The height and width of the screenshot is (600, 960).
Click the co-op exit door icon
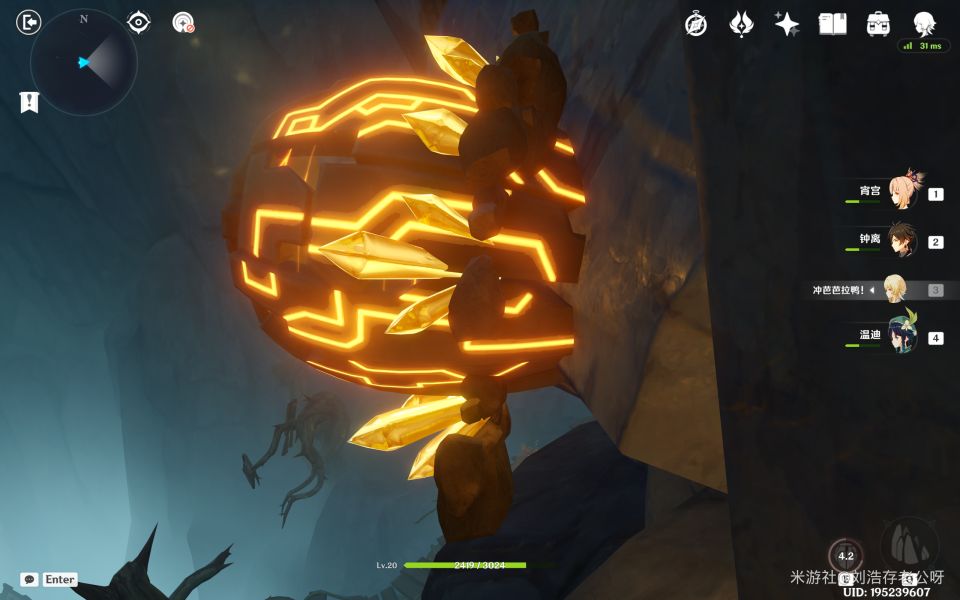point(29,22)
